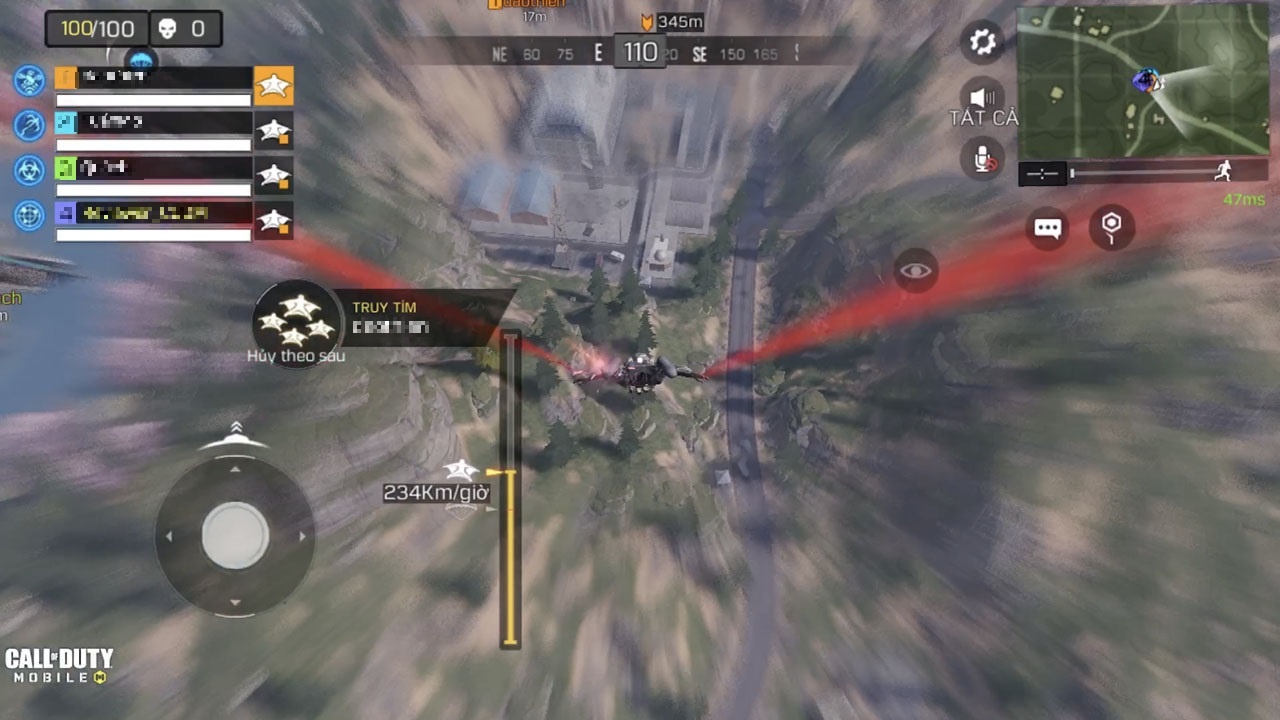Click the compass heading showing 110

coord(640,52)
